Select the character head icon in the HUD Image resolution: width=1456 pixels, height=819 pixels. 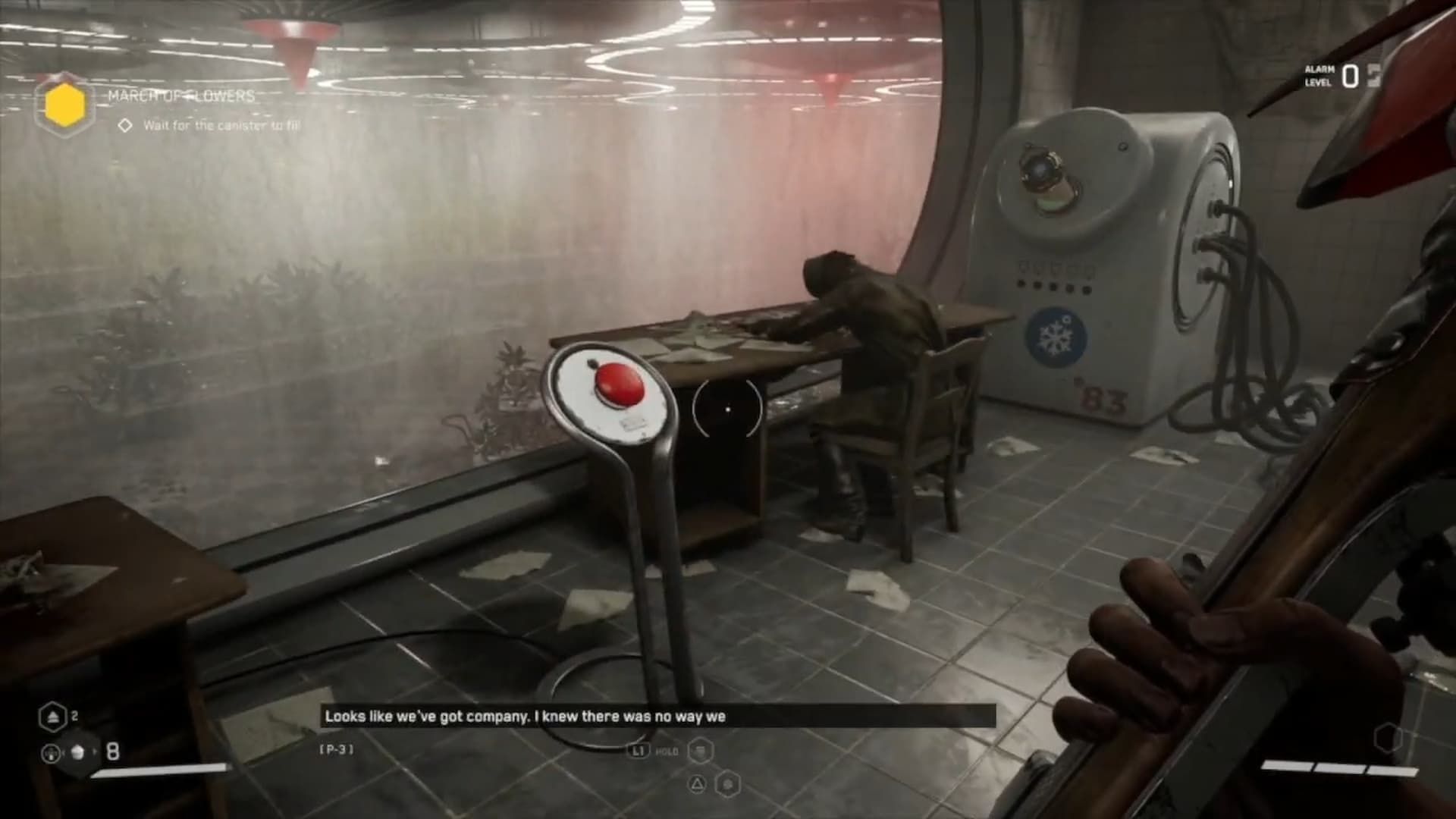tap(51, 753)
